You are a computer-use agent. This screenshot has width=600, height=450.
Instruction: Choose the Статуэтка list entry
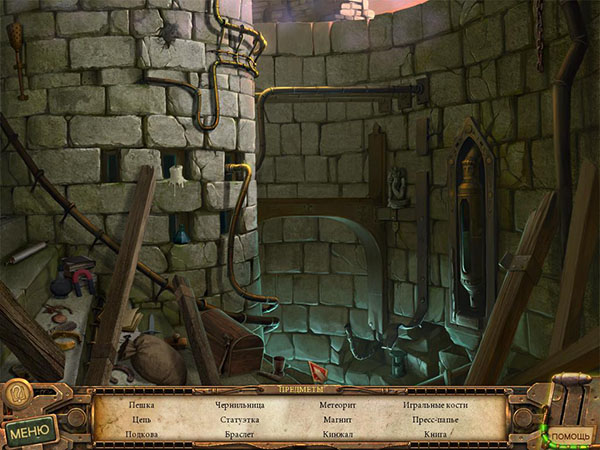[x=238, y=420]
